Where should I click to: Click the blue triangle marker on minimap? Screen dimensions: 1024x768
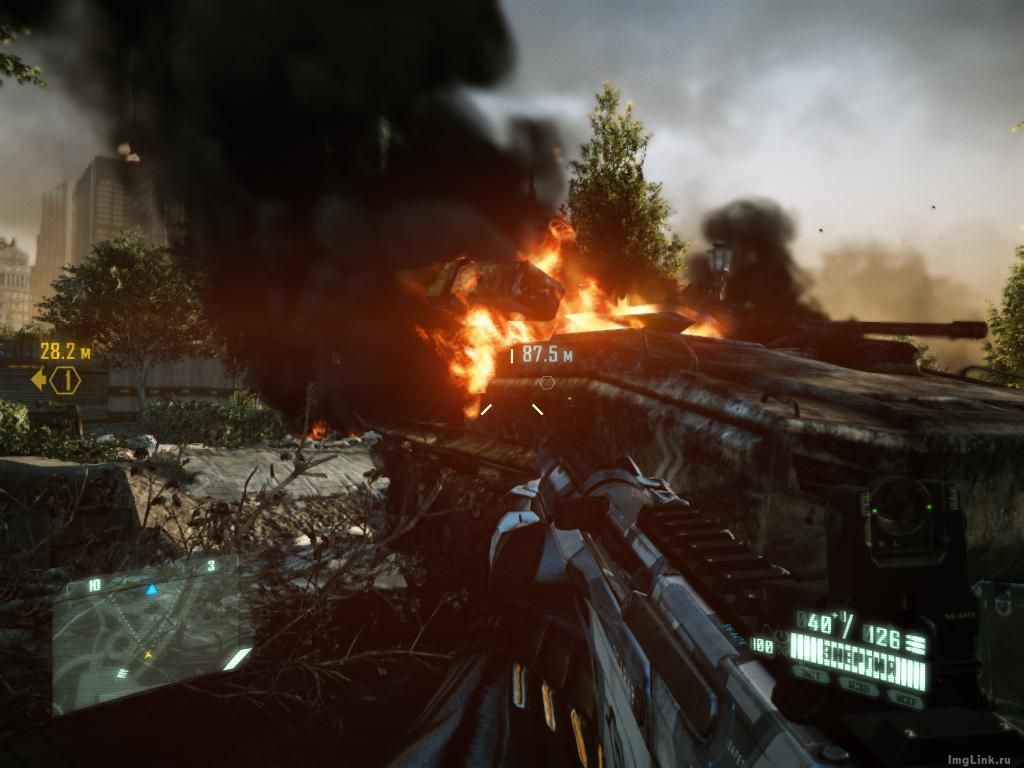point(152,590)
